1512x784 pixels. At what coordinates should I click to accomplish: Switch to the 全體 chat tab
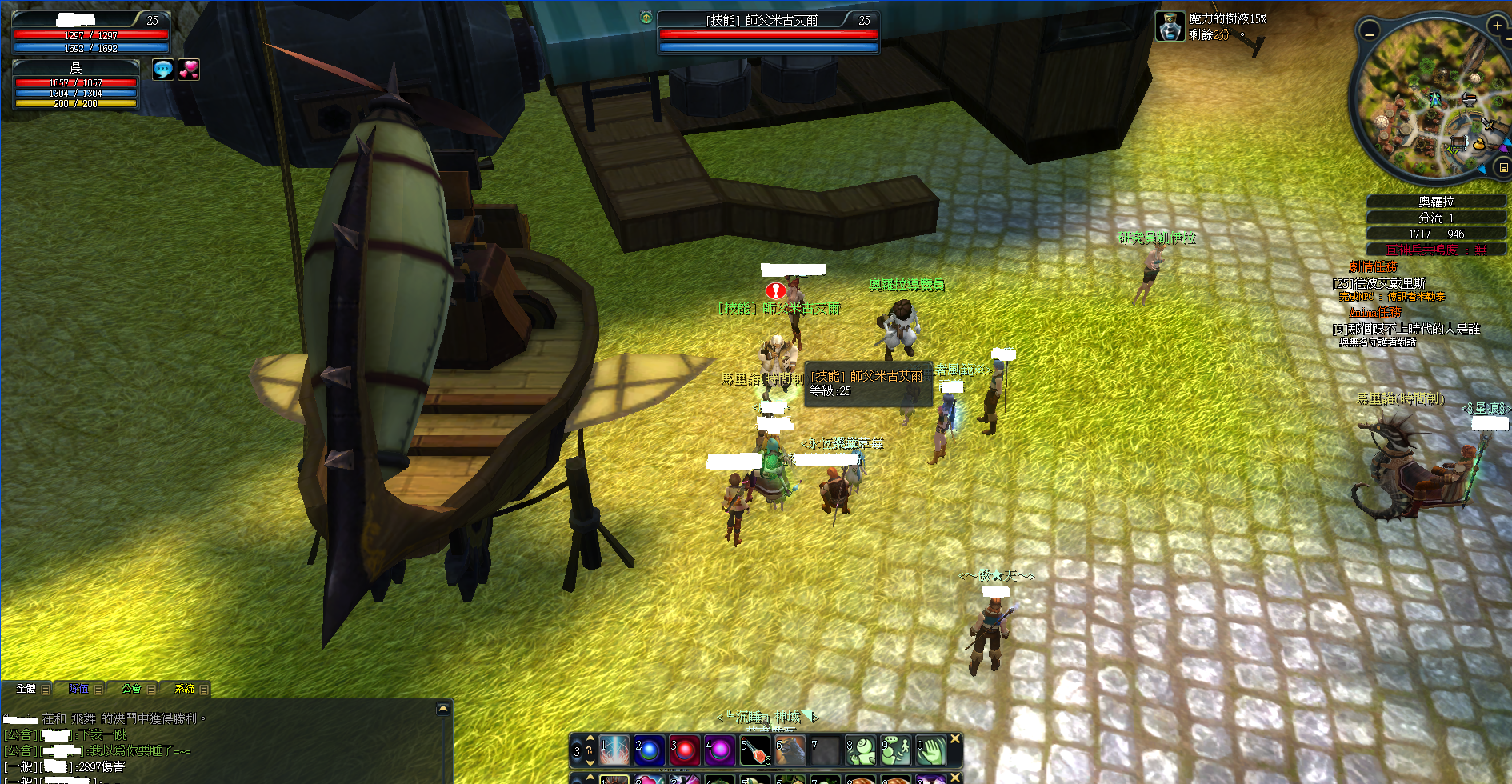click(26, 688)
